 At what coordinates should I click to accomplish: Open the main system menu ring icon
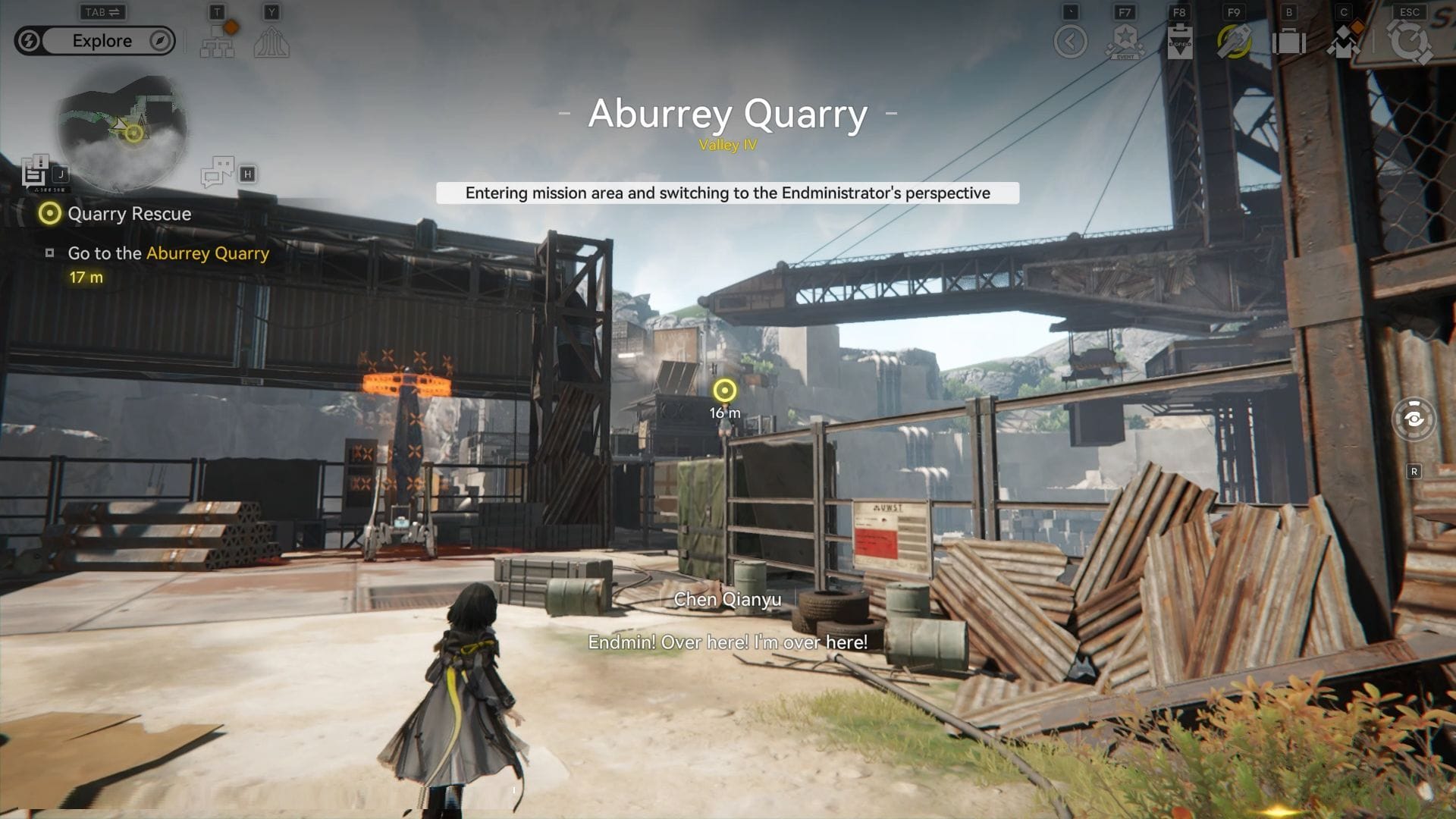pos(1409,42)
